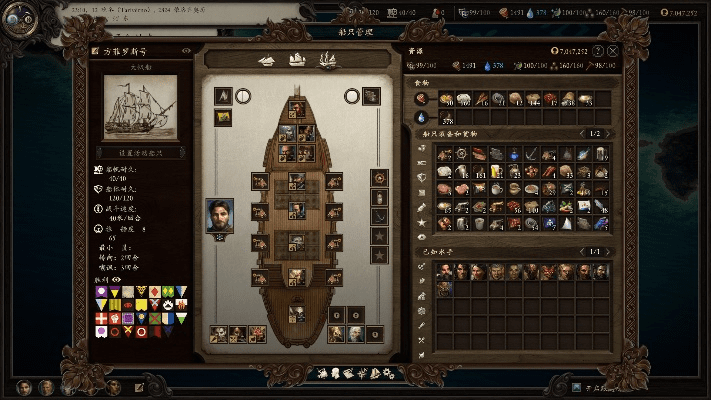The height and width of the screenshot is (400, 711).
Task: Click the sail slot icon above the ship
Action: click(224, 96)
